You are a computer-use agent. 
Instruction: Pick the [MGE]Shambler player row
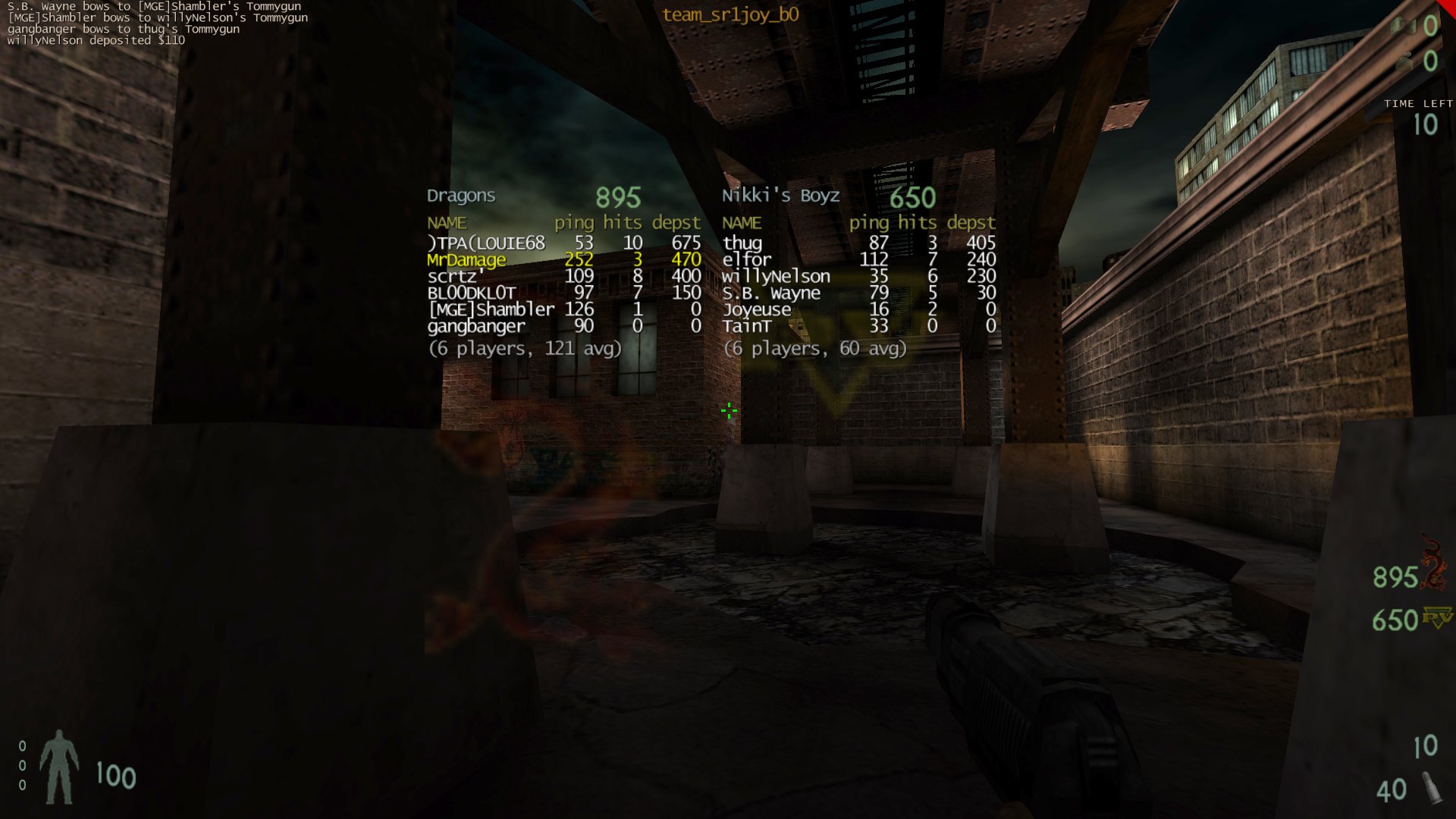(x=491, y=310)
